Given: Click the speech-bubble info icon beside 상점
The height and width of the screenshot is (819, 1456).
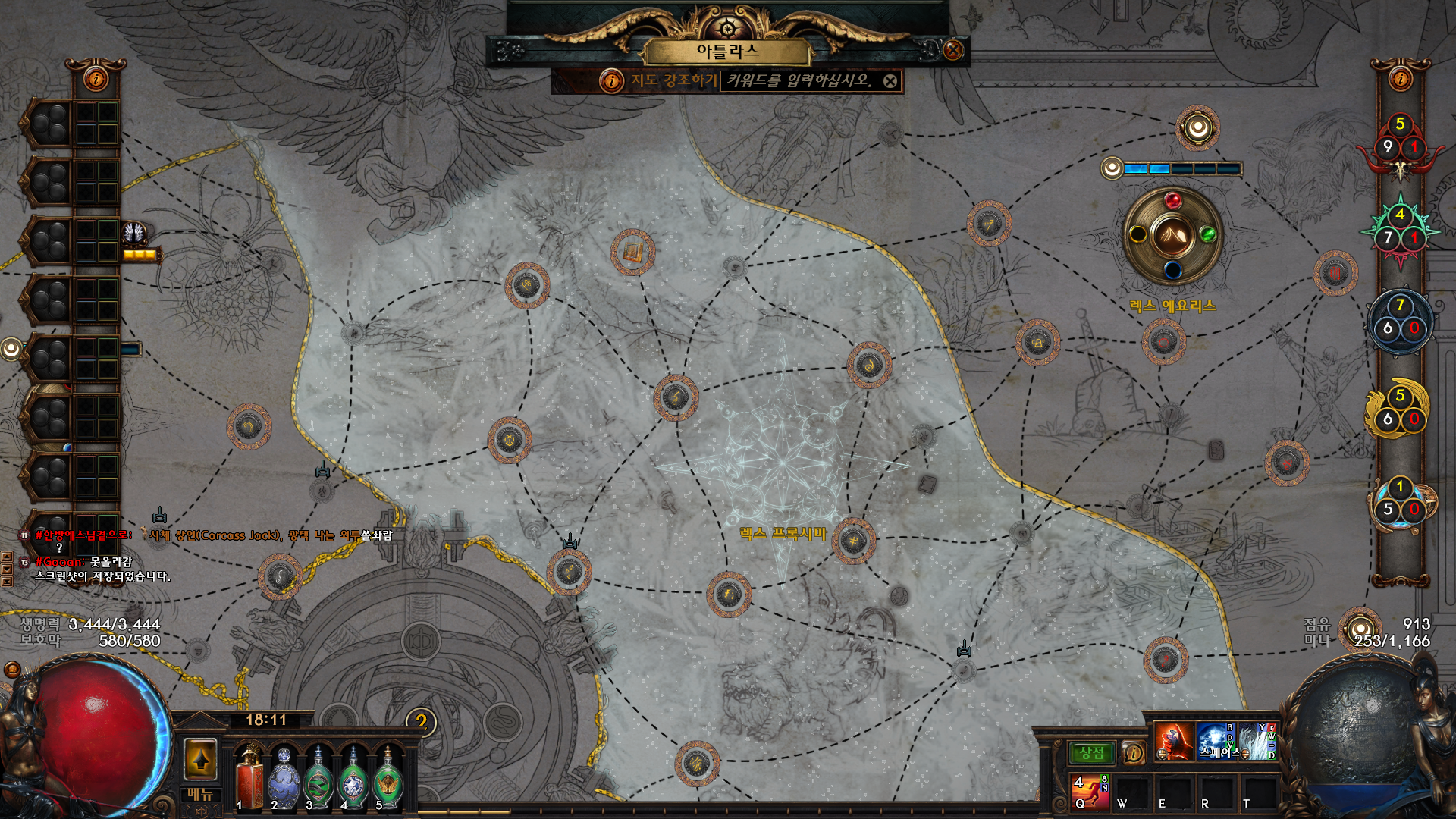Looking at the screenshot, I should [1133, 753].
